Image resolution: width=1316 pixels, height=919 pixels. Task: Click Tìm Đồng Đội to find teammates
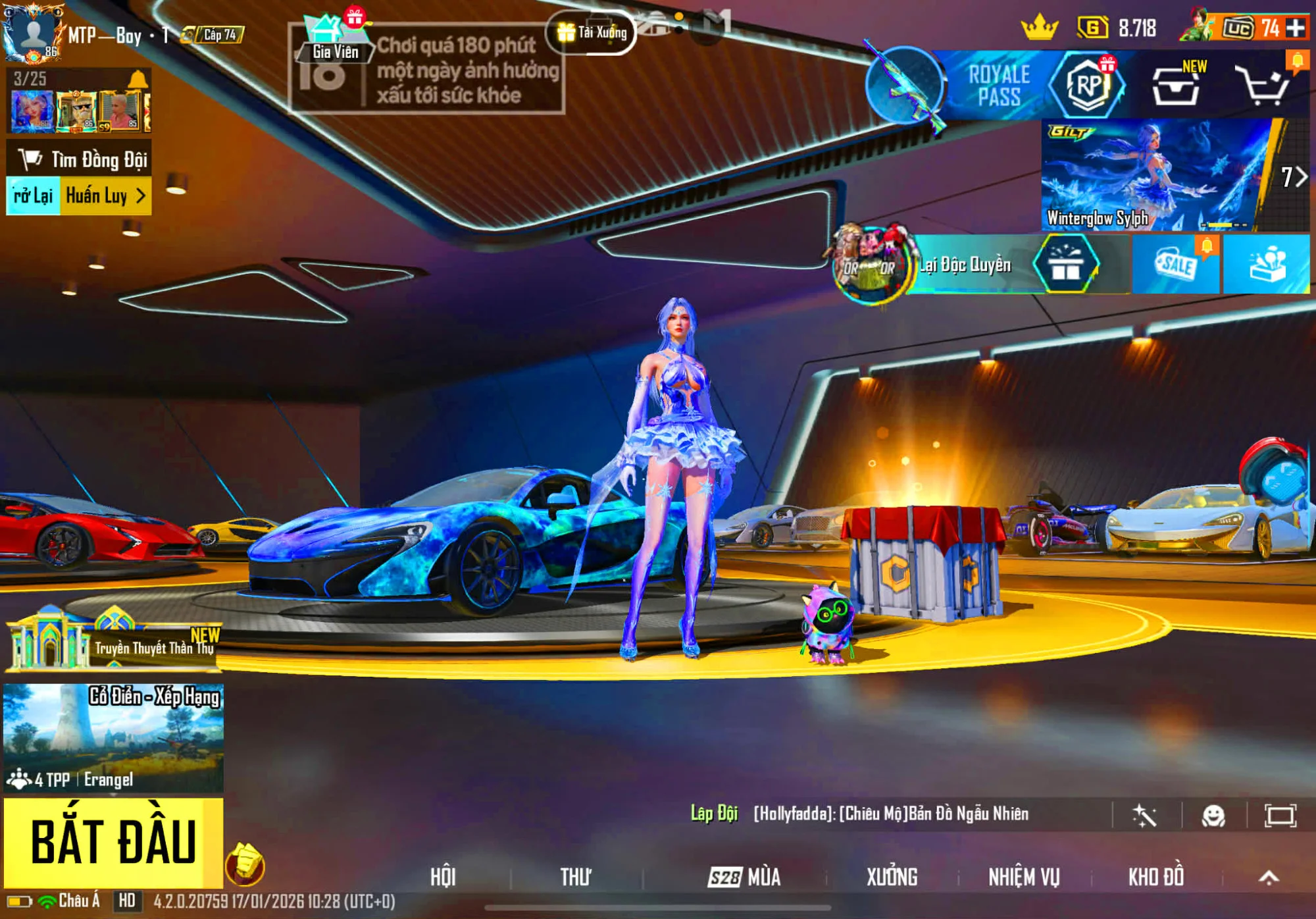[x=79, y=159]
